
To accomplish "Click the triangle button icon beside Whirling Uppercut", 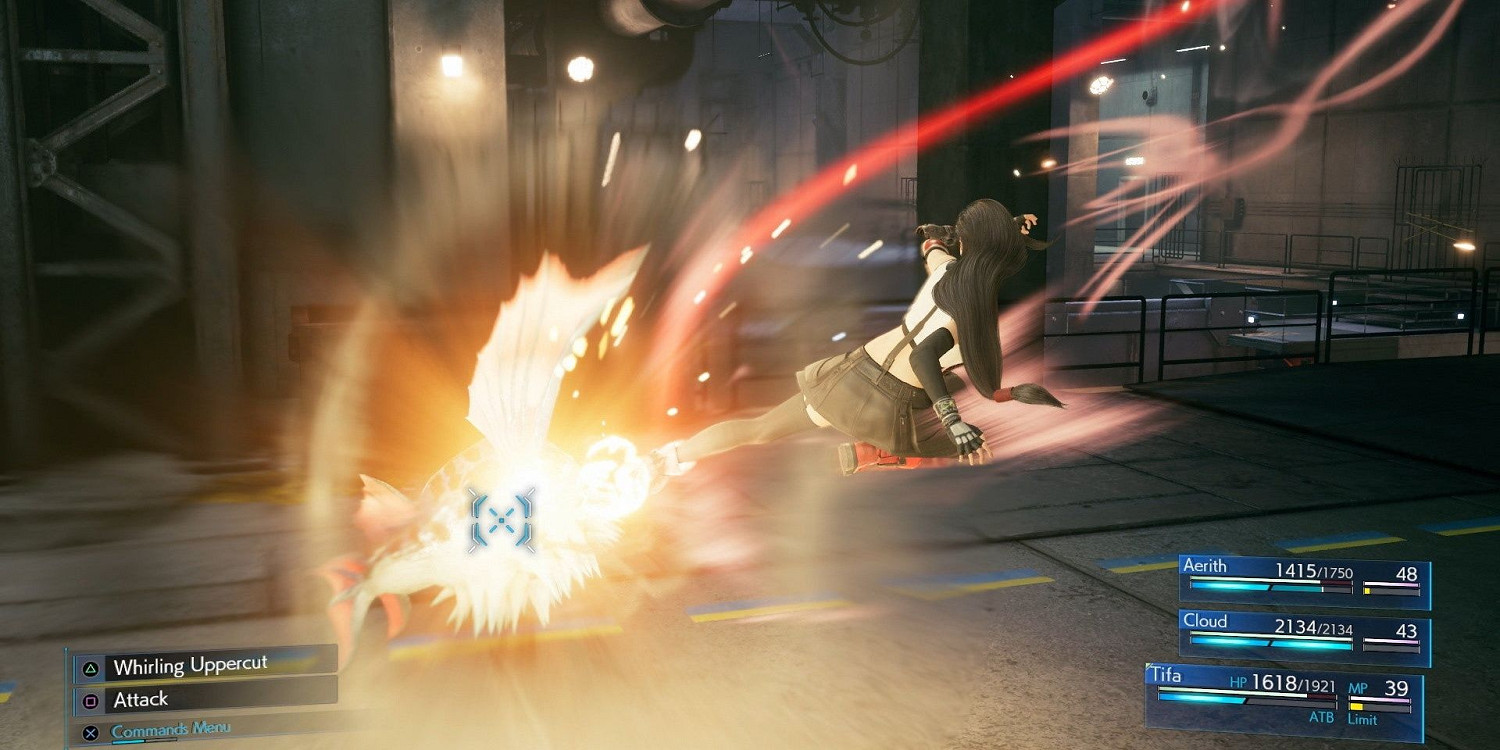I will [90, 668].
